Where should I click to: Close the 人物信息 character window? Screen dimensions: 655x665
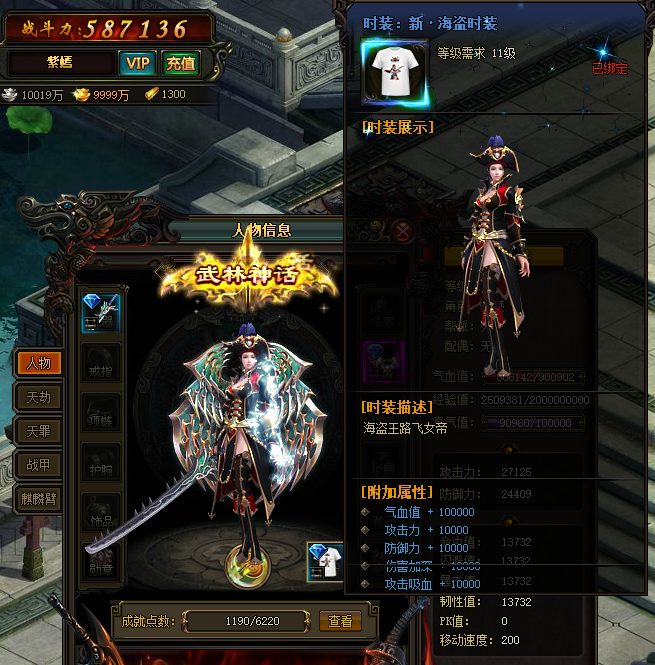tap(403, 230)
